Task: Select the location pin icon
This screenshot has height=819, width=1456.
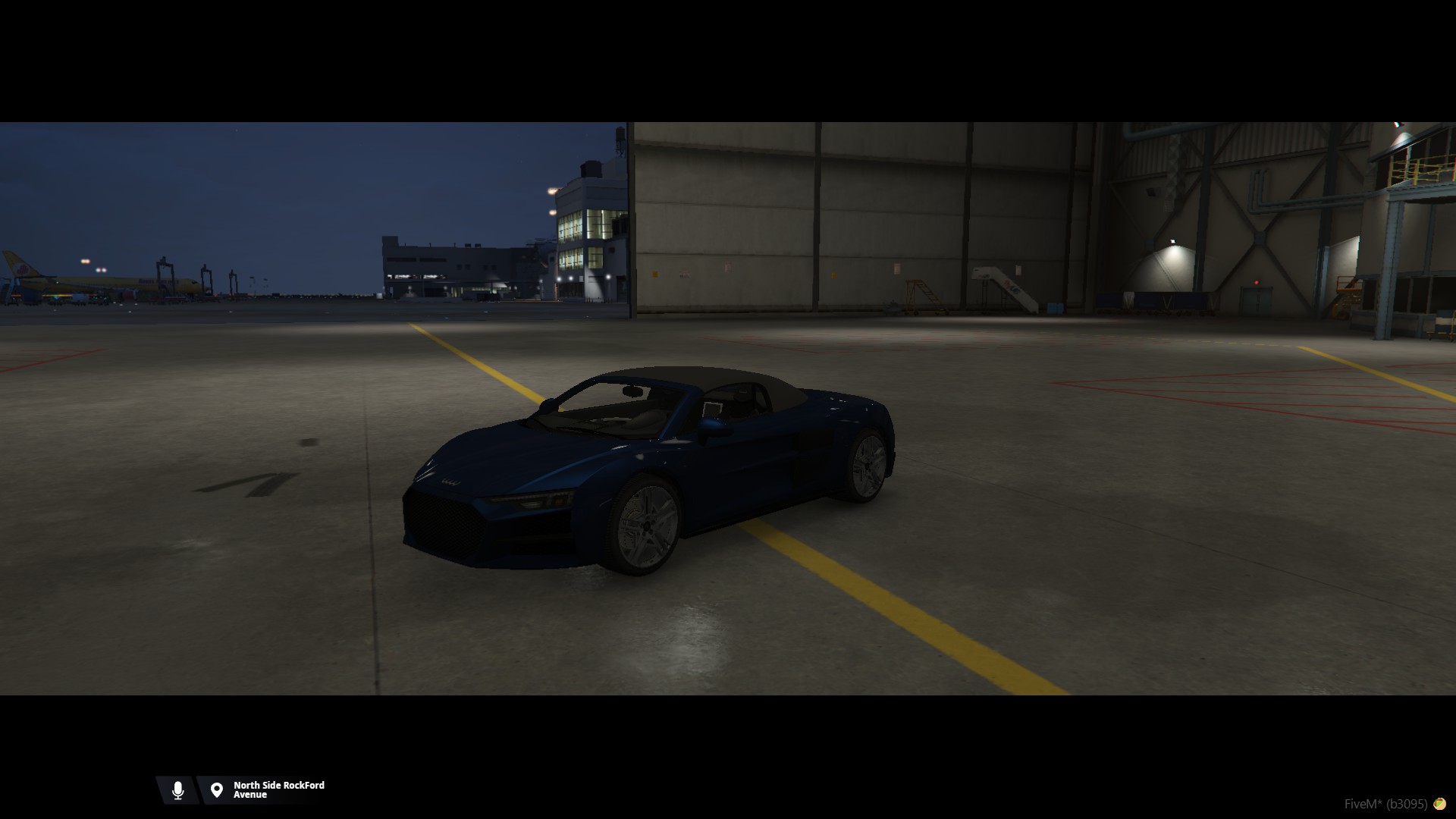Action: (x=217, y=790)
